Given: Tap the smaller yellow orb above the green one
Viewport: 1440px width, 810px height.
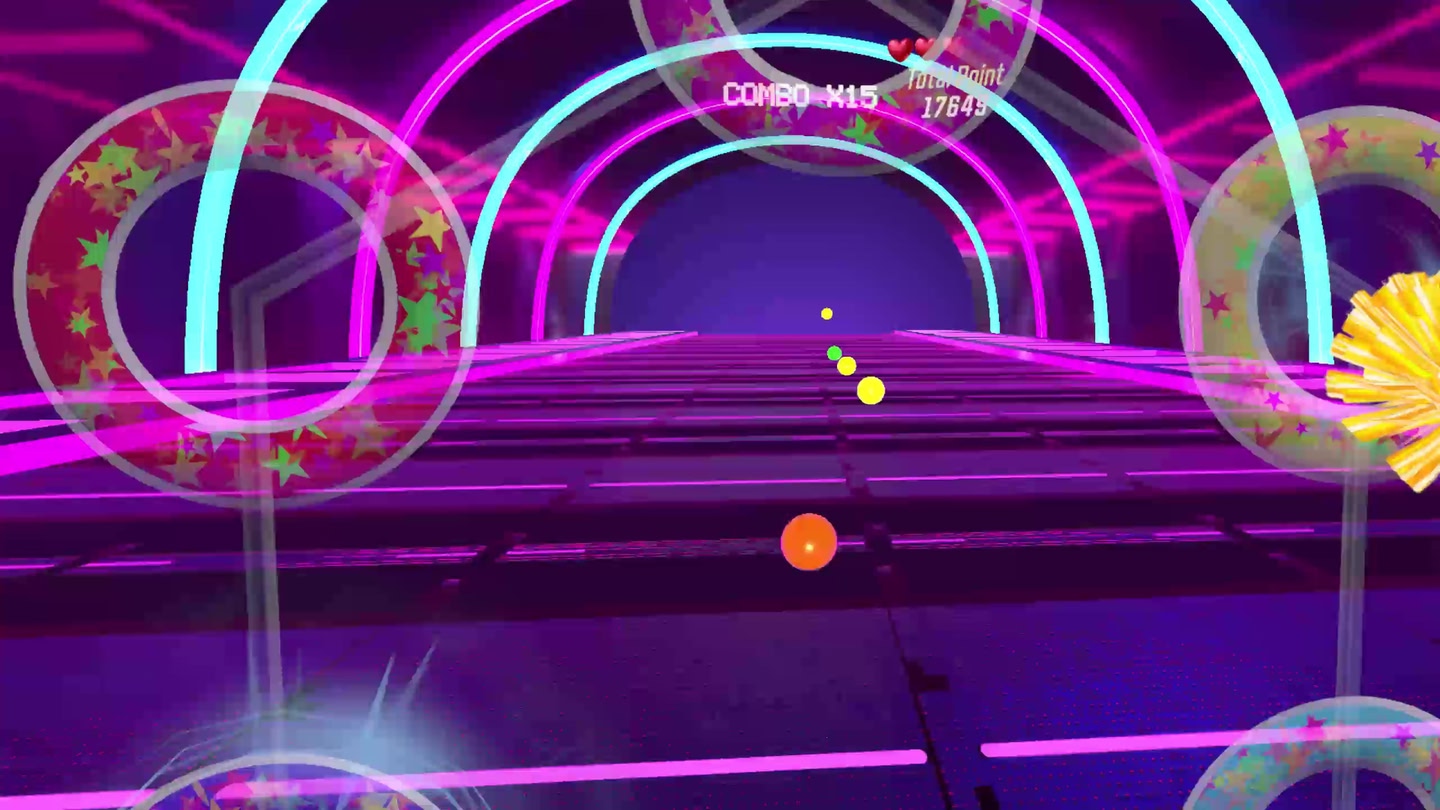Looking at the screenshot, I should [847, 366].
